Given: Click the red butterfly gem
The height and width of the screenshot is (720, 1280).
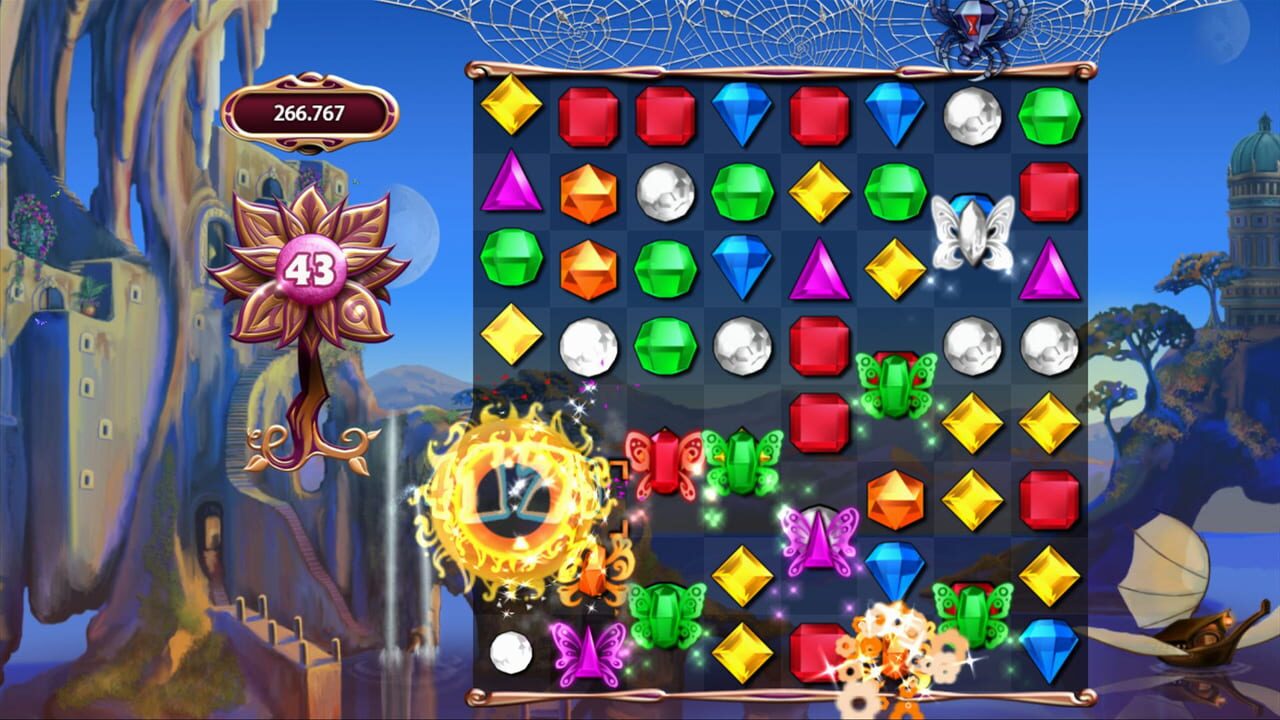Looking at the screenshot, I should pyautogui.click(x=664, y=462).
